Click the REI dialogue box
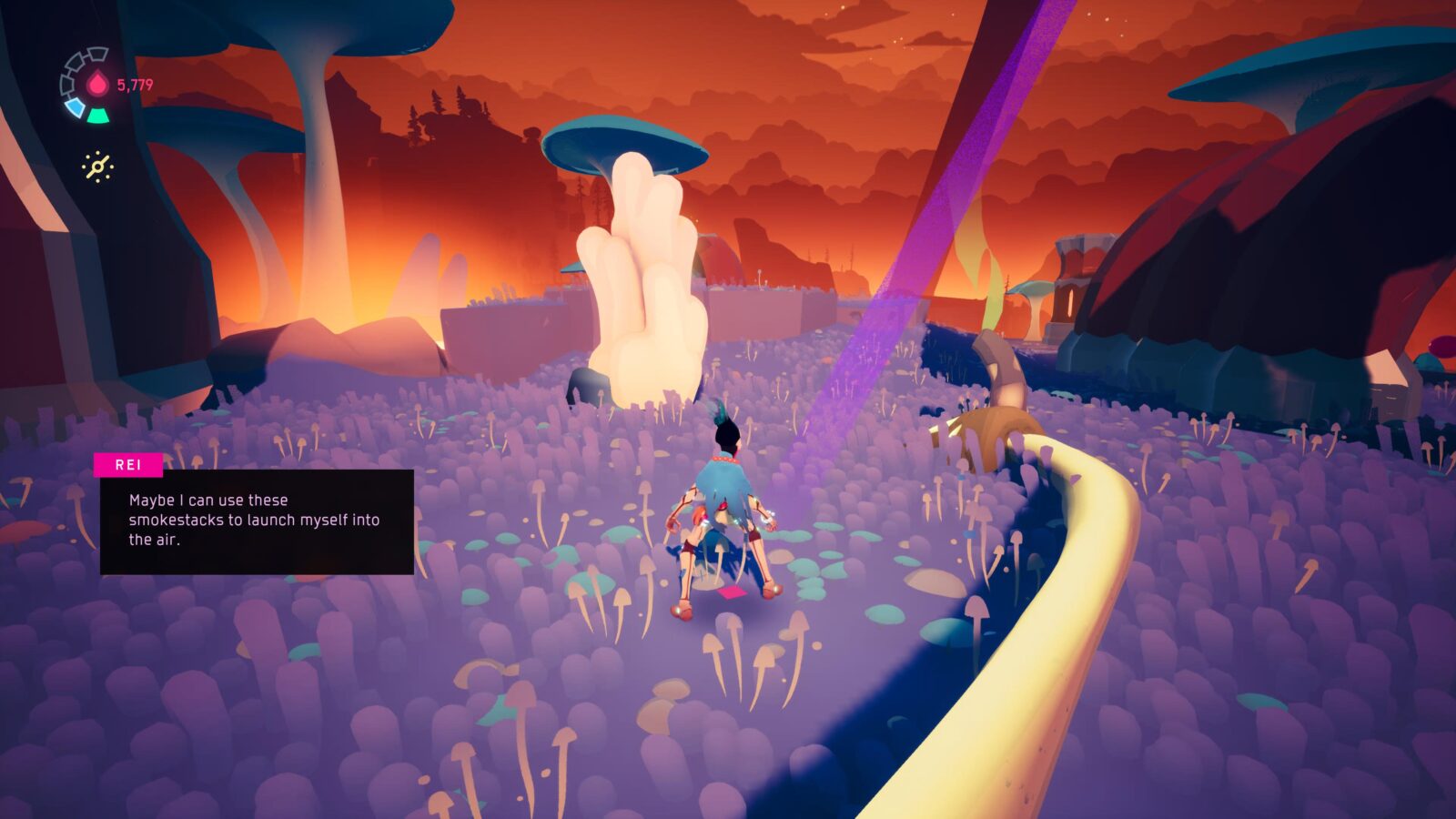The width and height of the screenshot is (1456, 819). [256, 521]
